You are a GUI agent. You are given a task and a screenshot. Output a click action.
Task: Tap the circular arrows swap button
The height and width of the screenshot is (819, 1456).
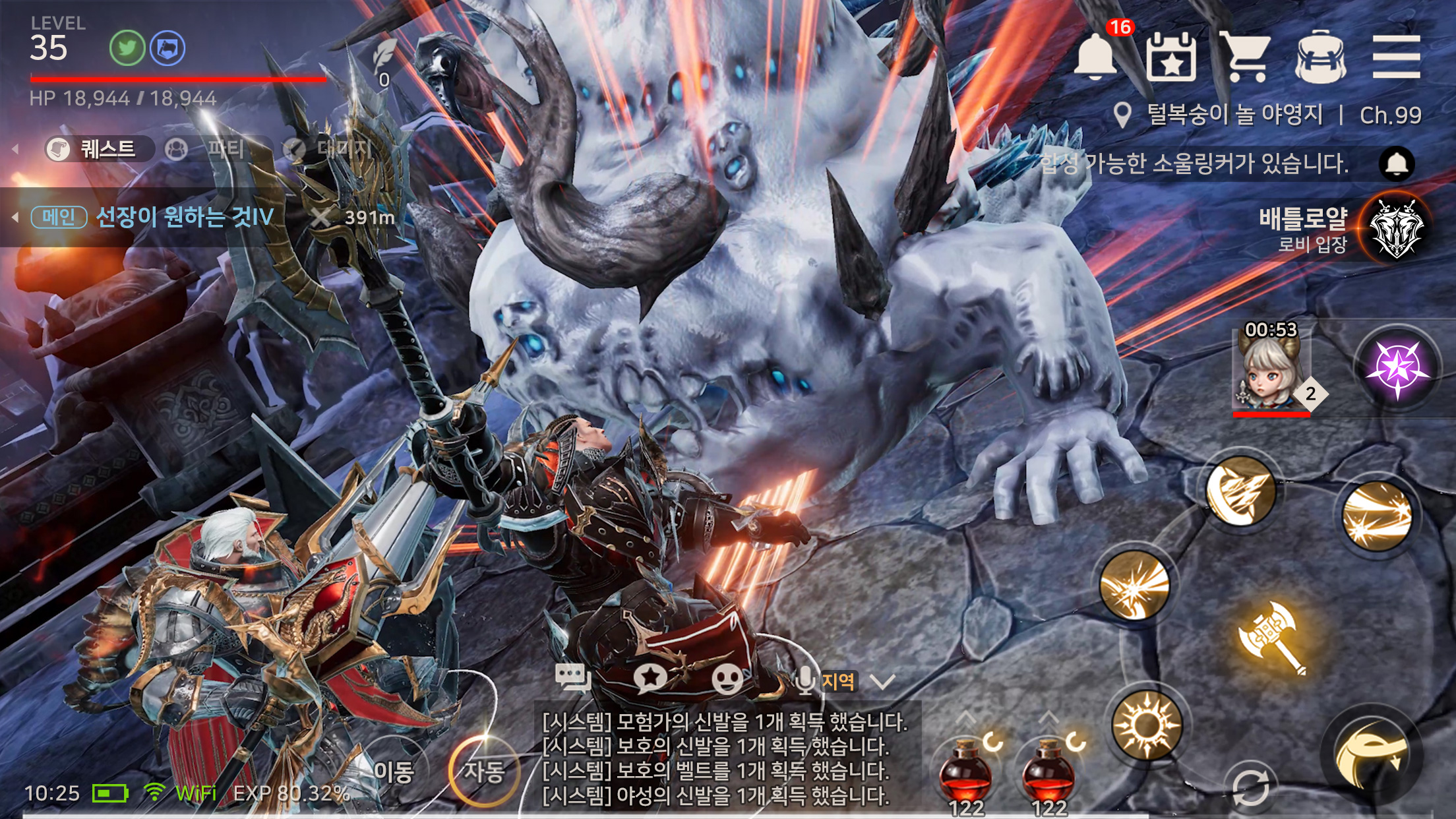coord(1250,788)
